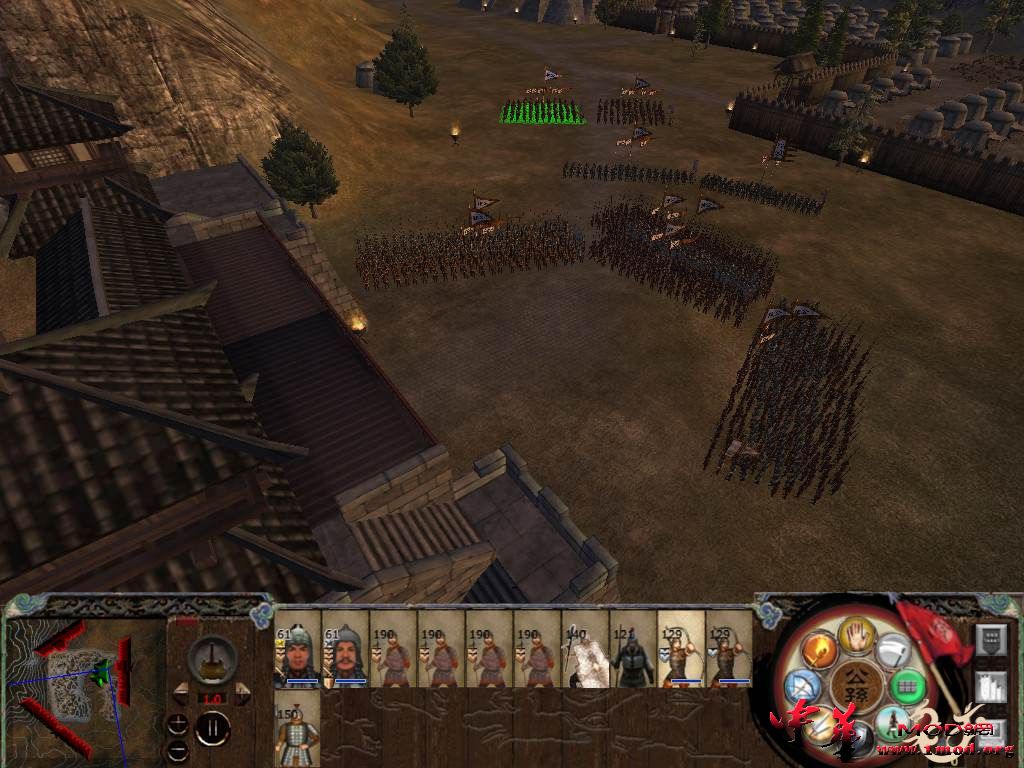The image size is (1024, 768).
Task: Select the mustached general unit card
Action: (345, 648)
